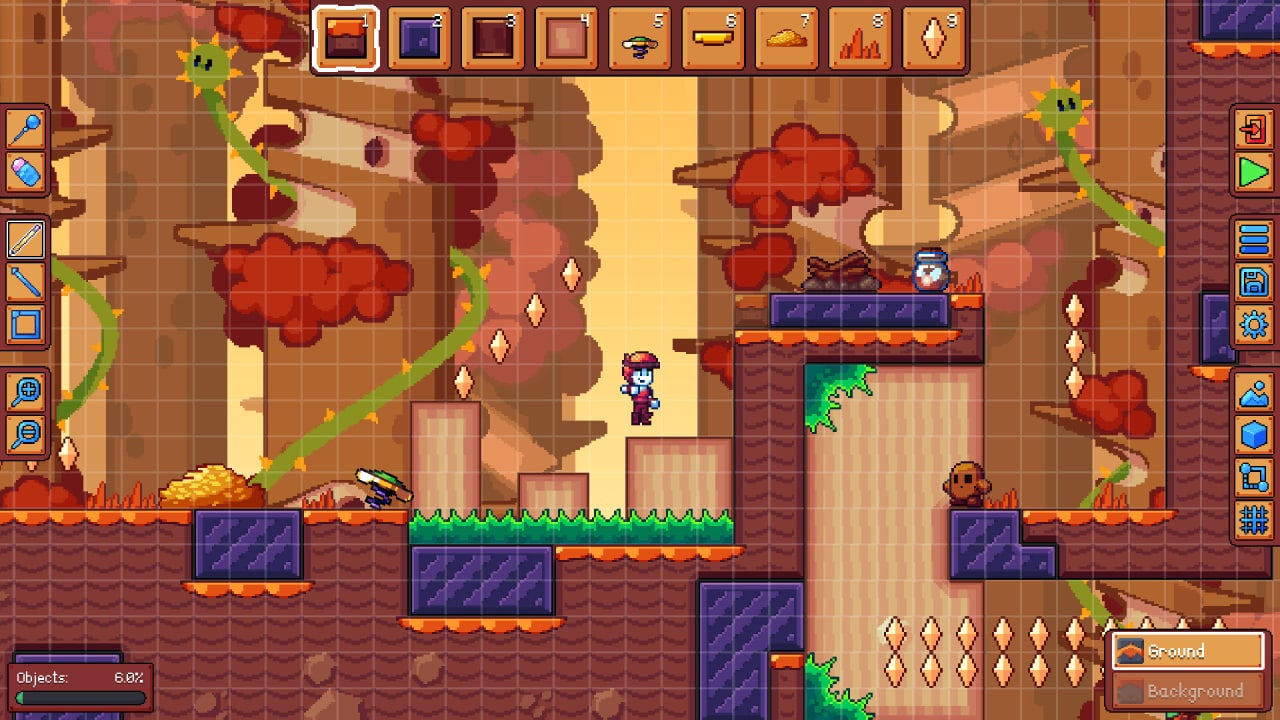Choose the orange grass spikes in slot 8
This screenshot has width=1280, height=720.
(x=860, y=40)
